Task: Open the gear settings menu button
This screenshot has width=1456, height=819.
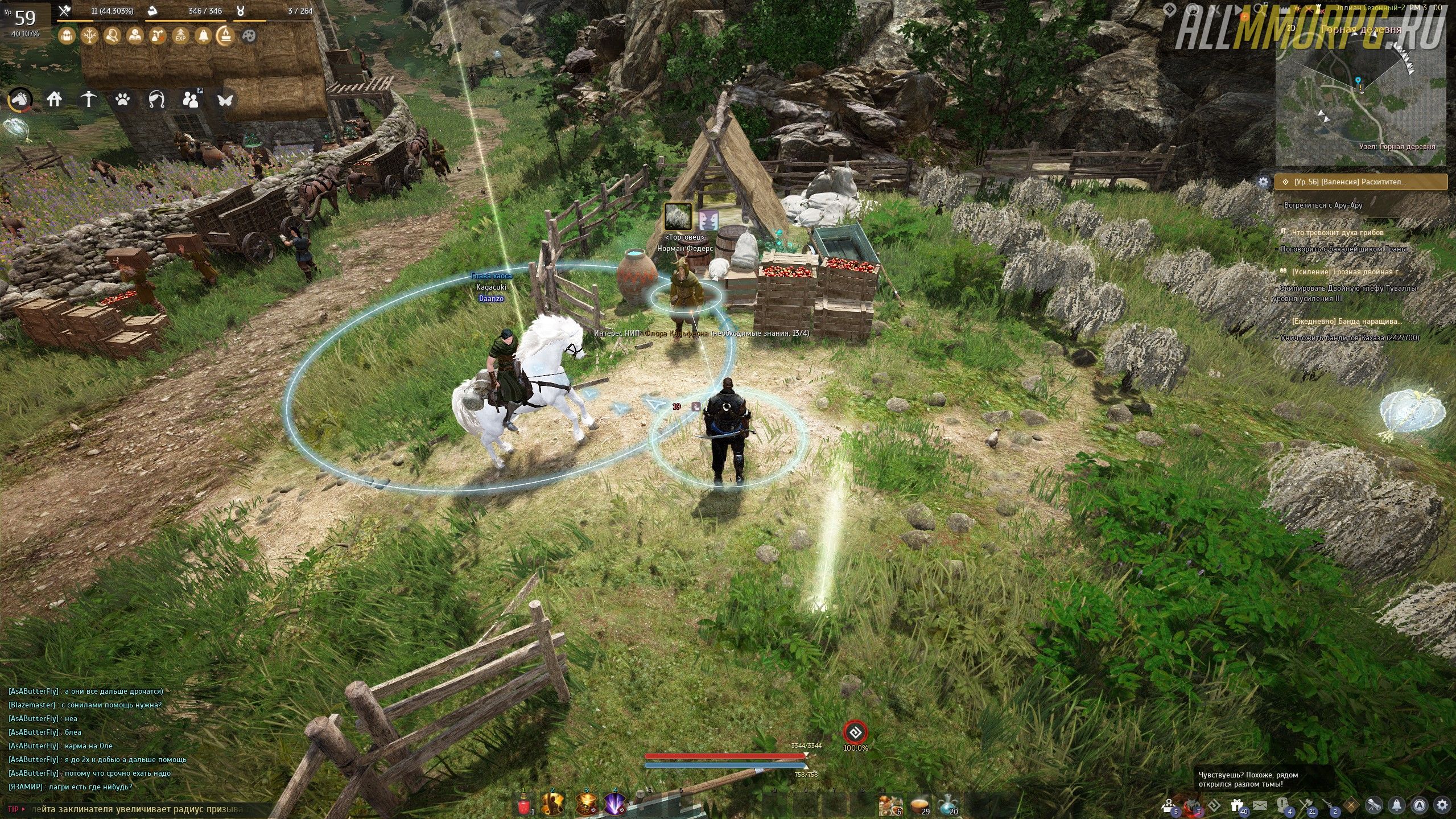Action: coord(1441,805)
